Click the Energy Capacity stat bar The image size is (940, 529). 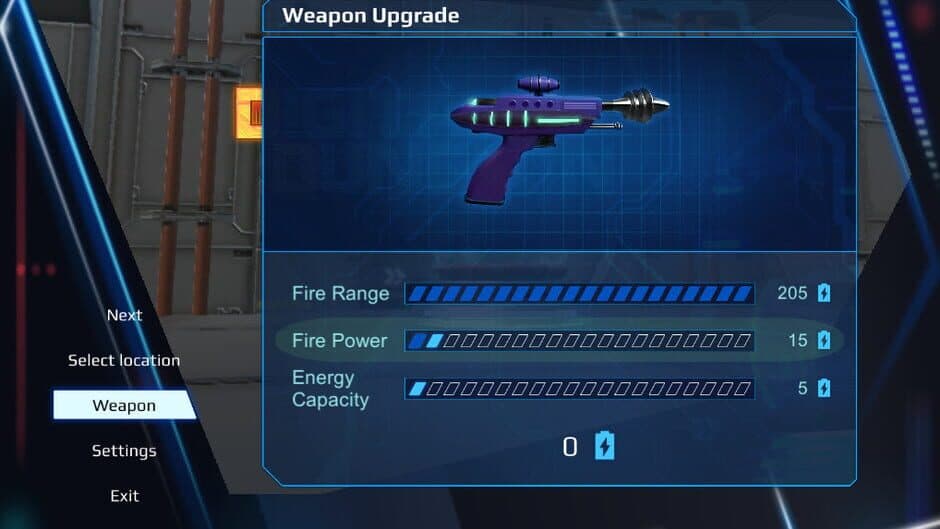coord(579,388)
